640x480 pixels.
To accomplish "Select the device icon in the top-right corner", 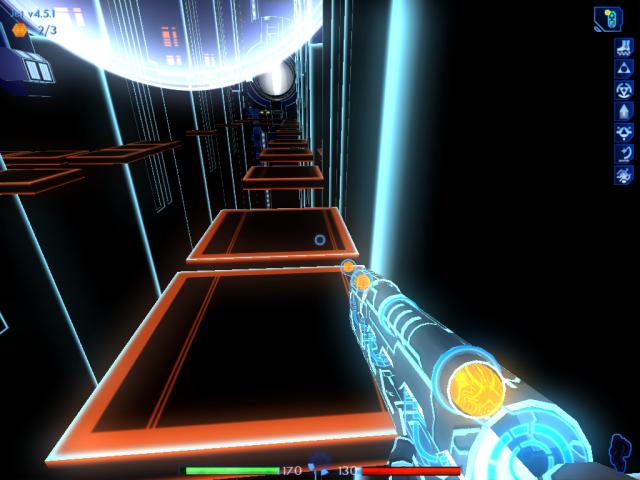I will [x=608, y=19].
